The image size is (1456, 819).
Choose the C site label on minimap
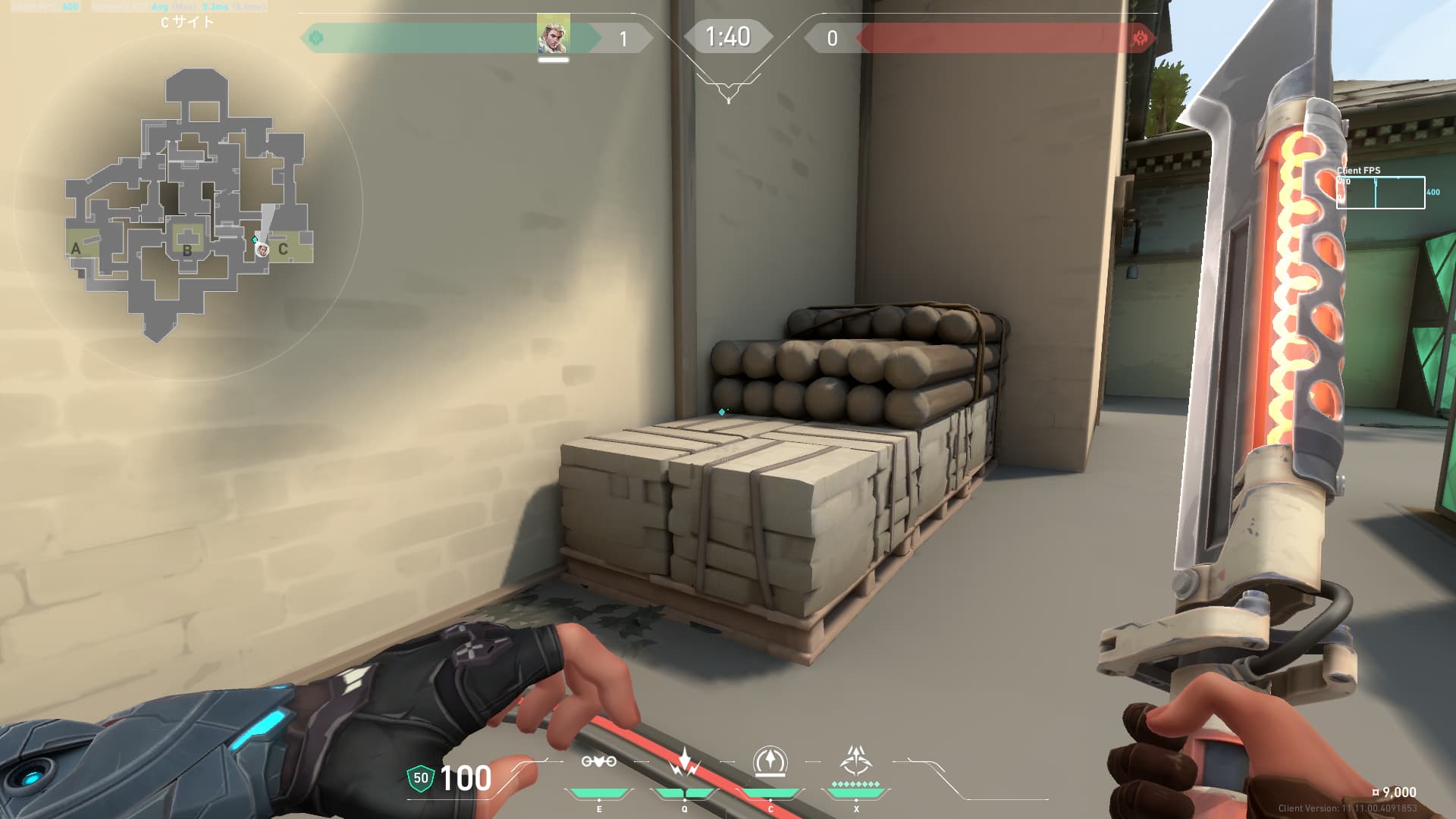point(283,249)
